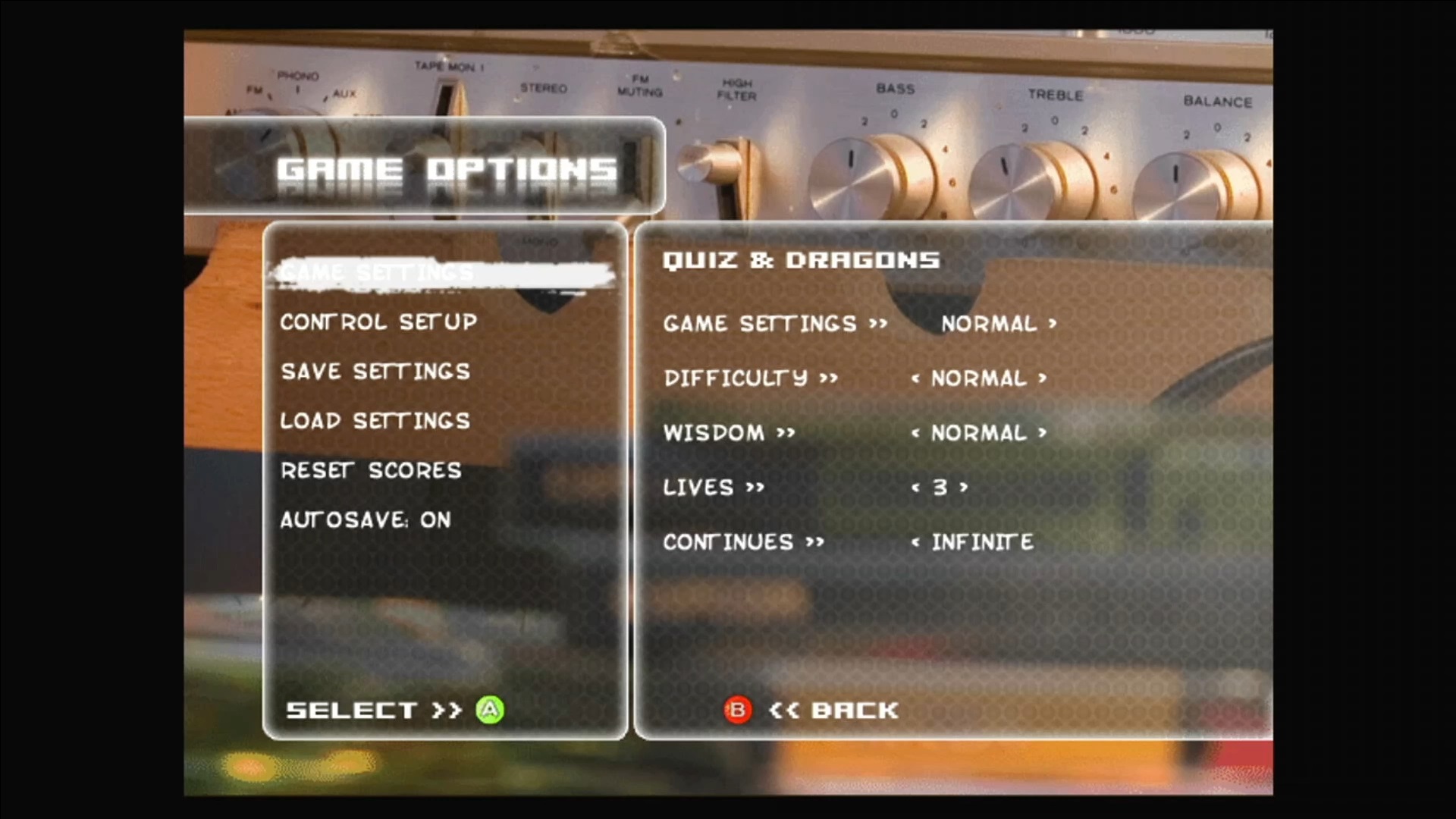This screenshot has width=1456, height=819.
Task: Open the Control Setup menu
Action: click(x=378, y=322)
